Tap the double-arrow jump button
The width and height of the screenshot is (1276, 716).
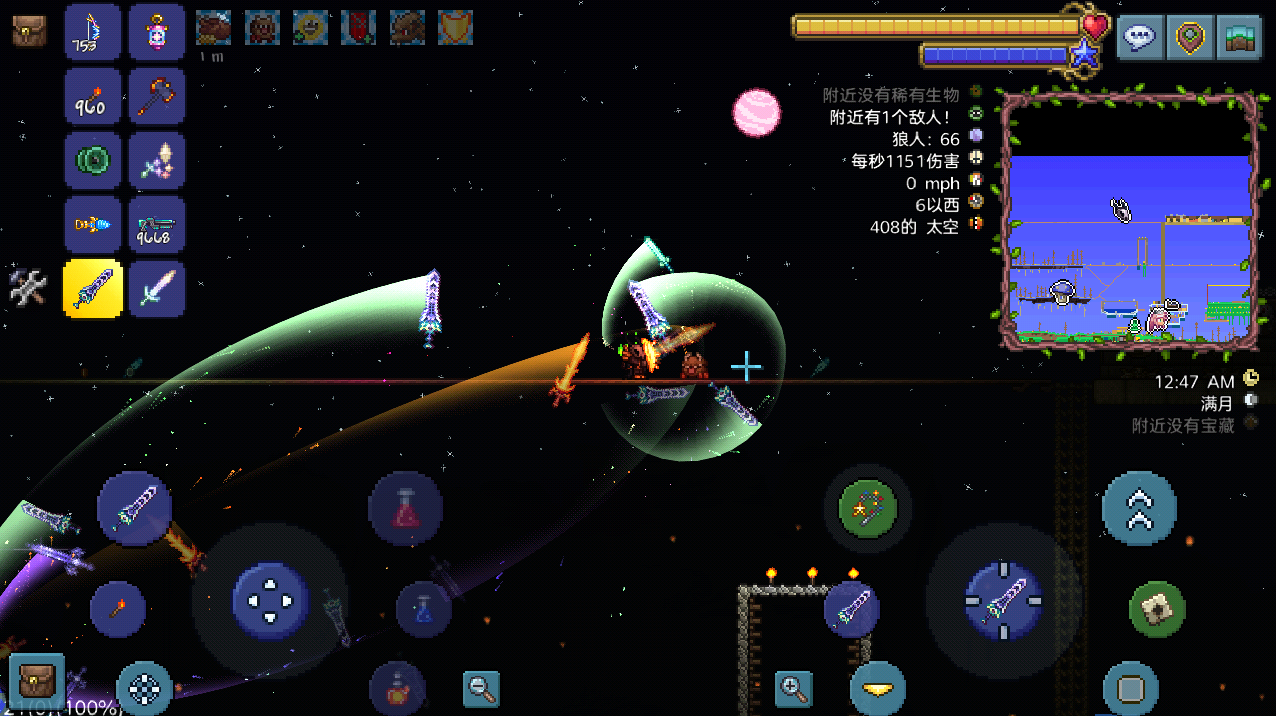1139,508
